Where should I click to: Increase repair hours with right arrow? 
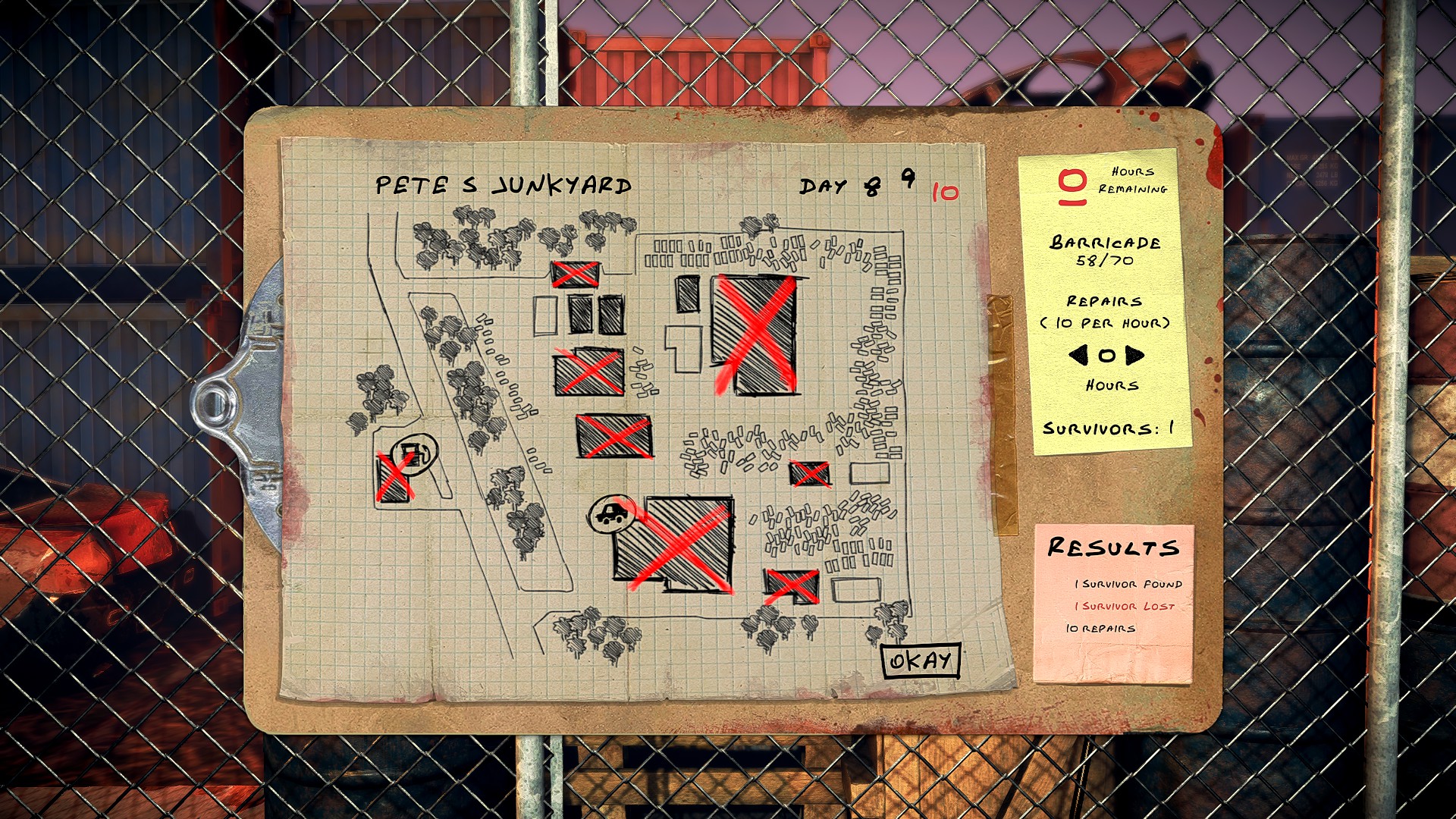pos(1134,355)
